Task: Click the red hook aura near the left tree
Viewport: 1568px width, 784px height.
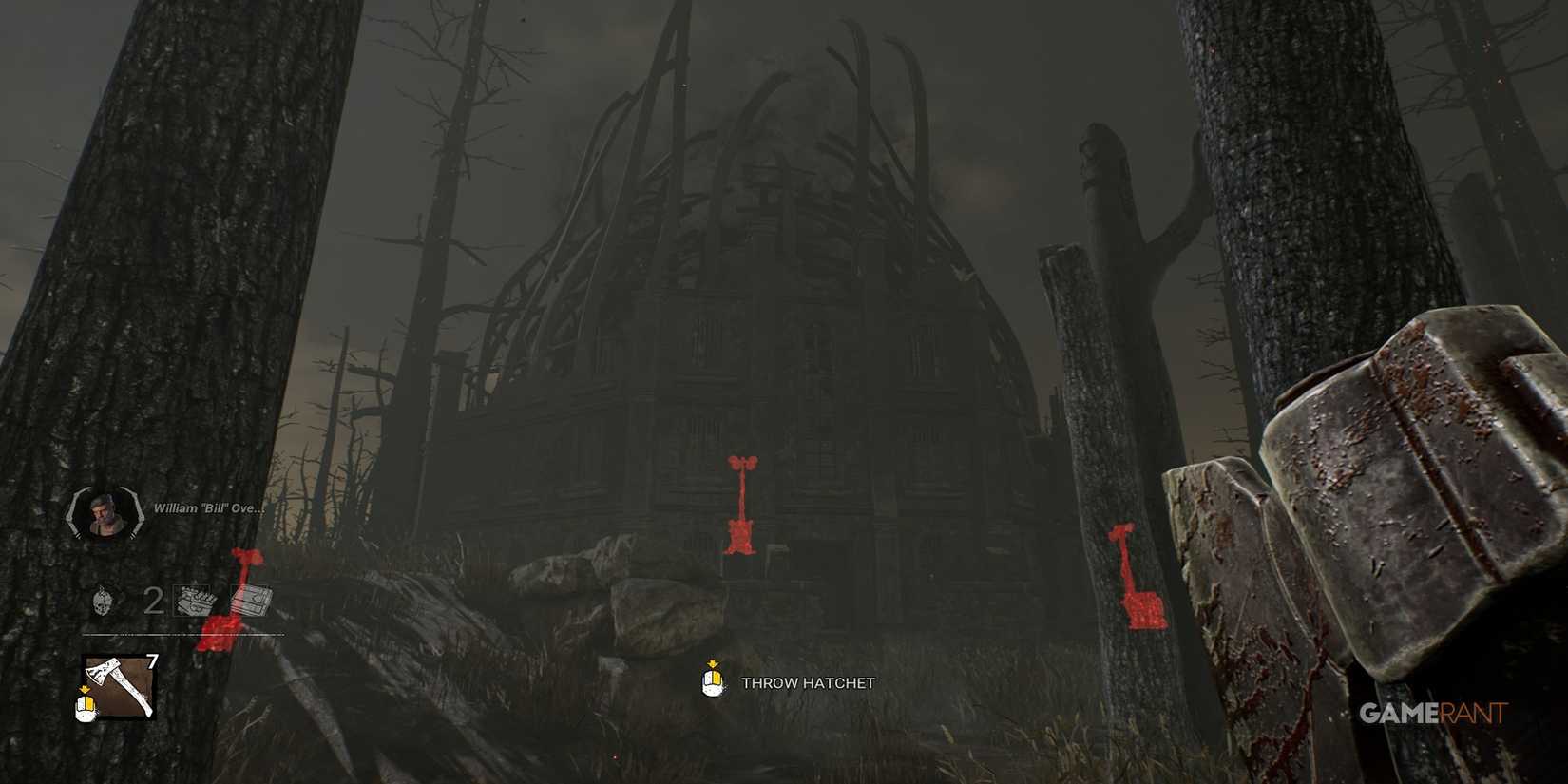Action: (226, 599)
